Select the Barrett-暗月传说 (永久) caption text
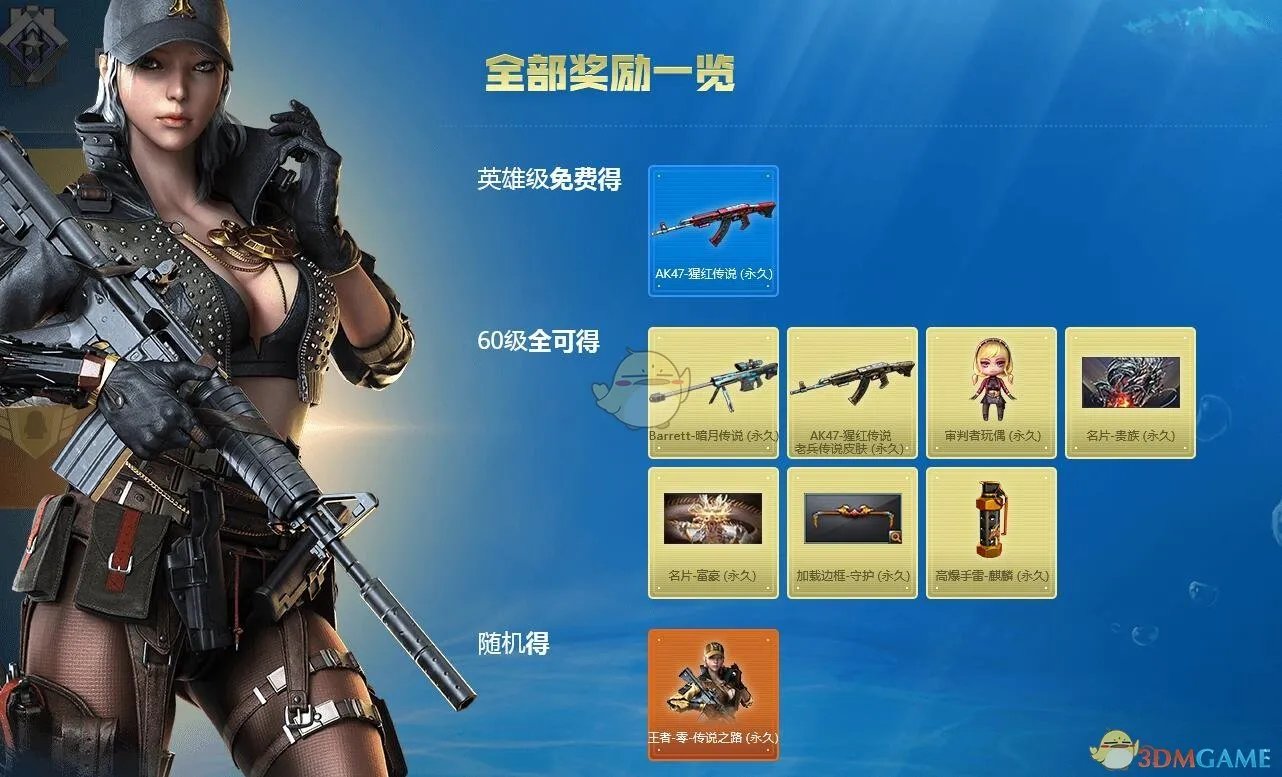This screenshot has width=1282, height=777. pos(712,437)
